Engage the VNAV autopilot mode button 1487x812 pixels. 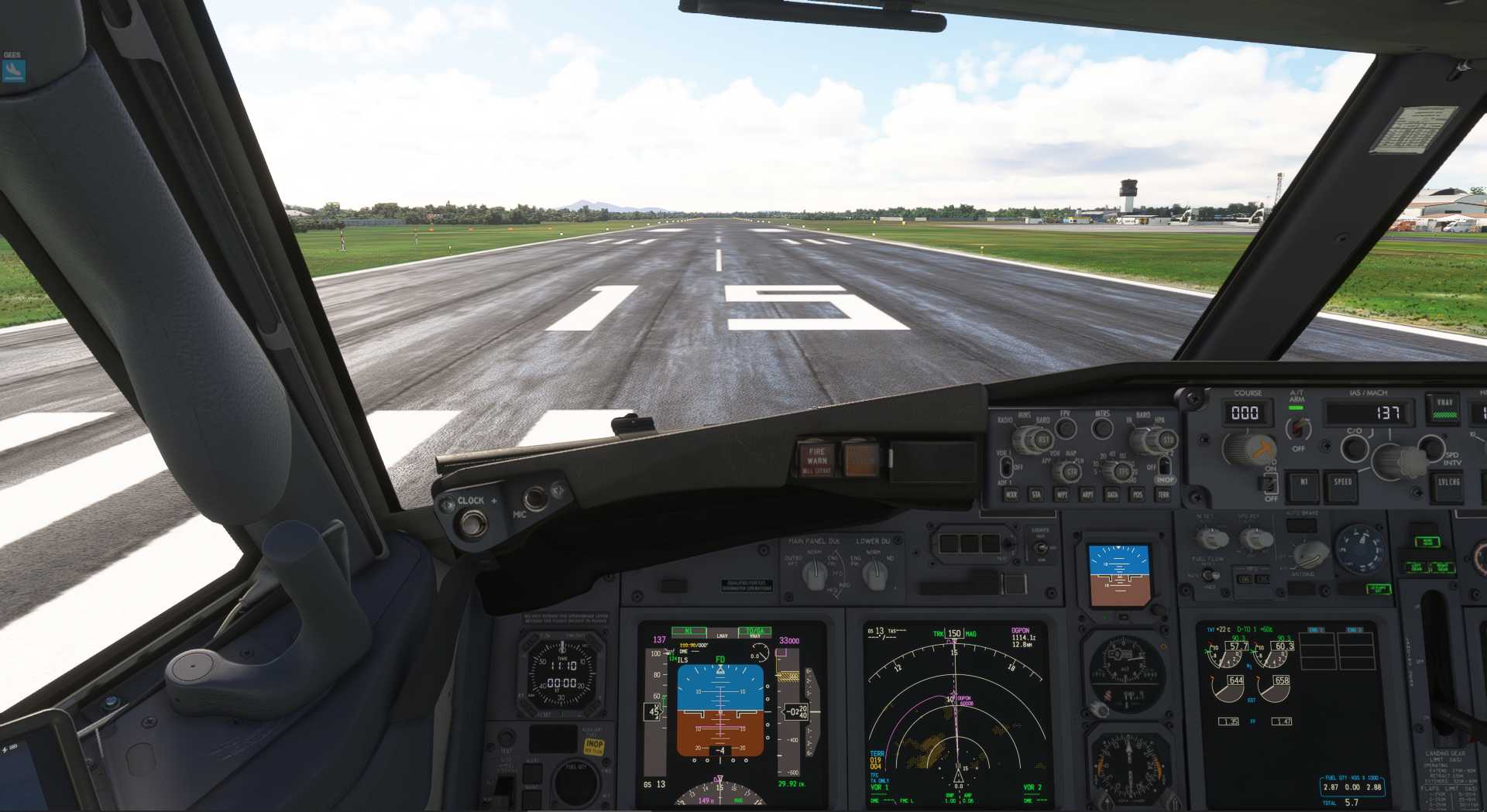click(1444, 407)
